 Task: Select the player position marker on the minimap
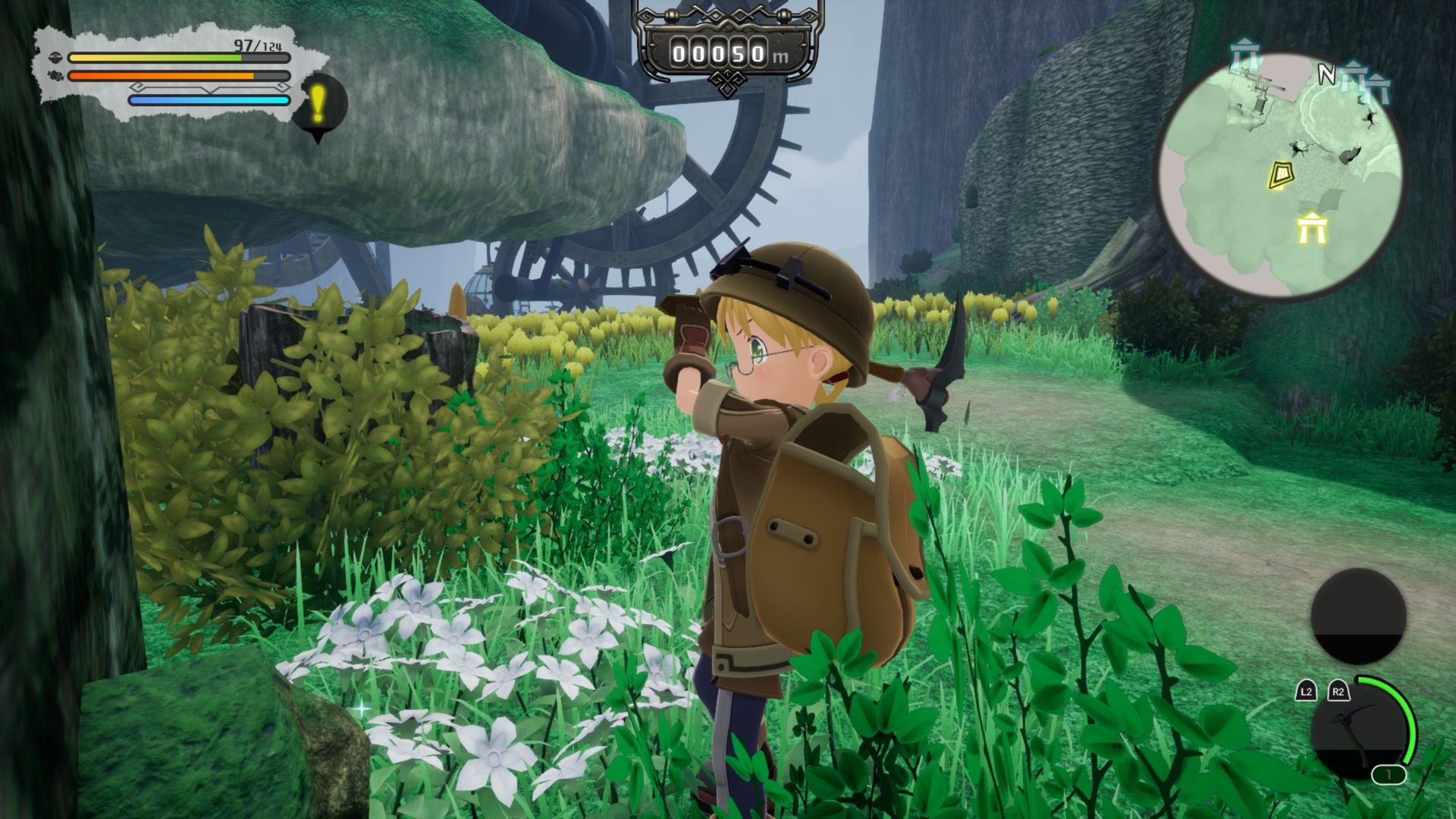[1282, 174]
